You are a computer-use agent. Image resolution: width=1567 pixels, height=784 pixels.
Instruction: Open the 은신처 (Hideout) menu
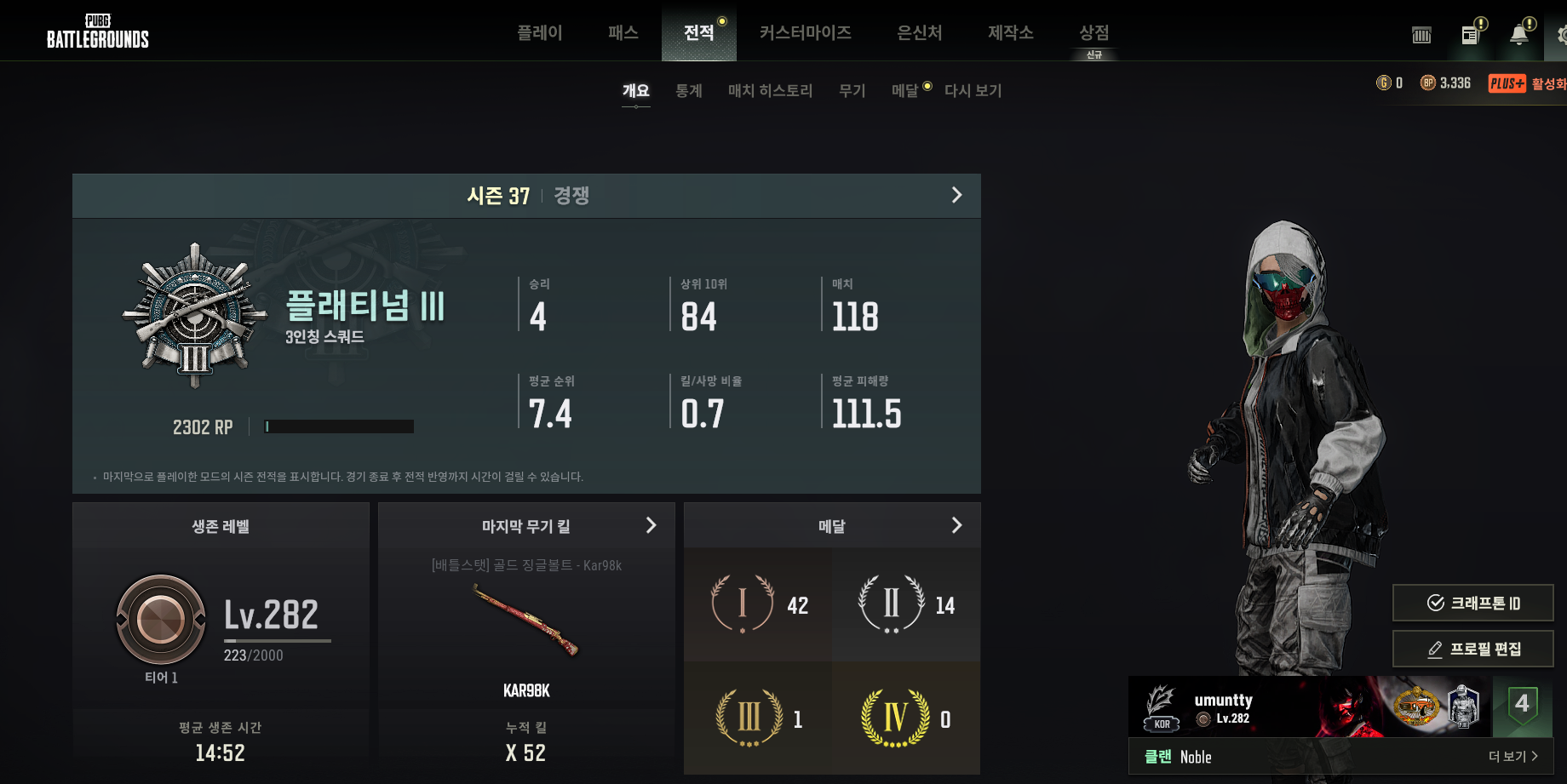[x=919, y=32]
